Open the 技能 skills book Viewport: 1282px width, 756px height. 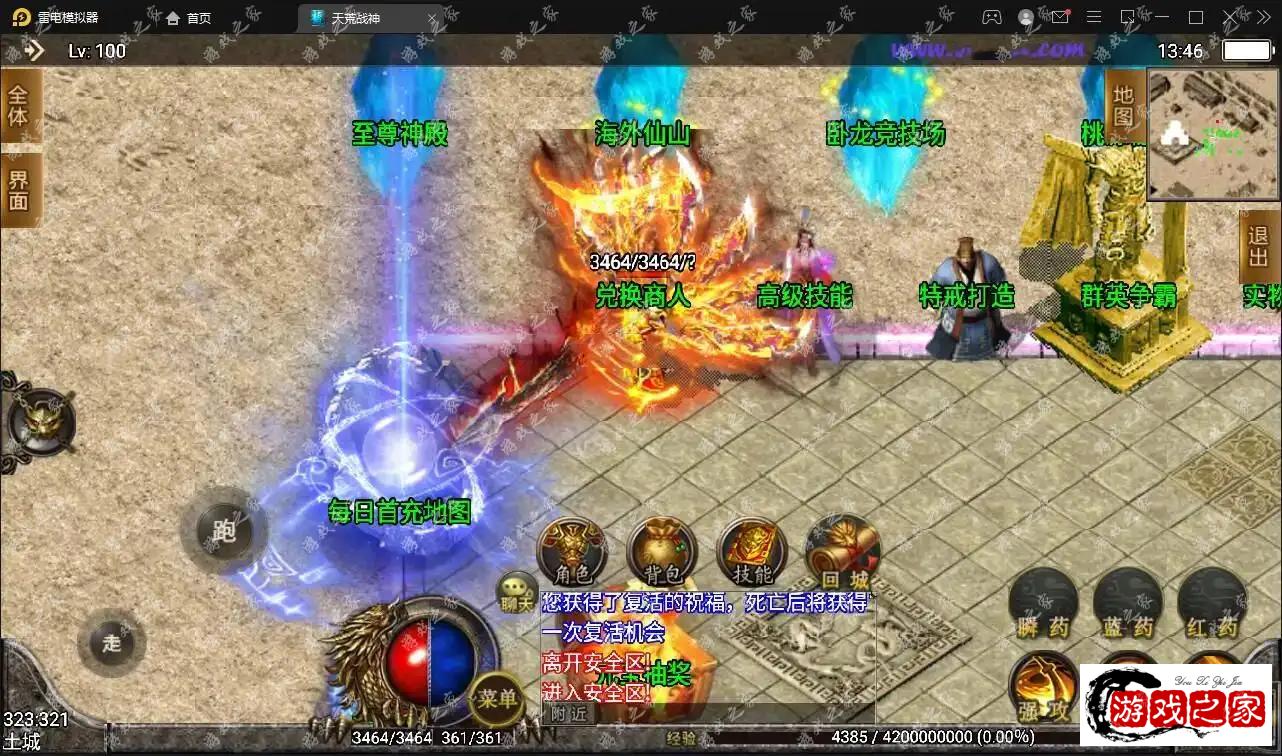point(752,553)
